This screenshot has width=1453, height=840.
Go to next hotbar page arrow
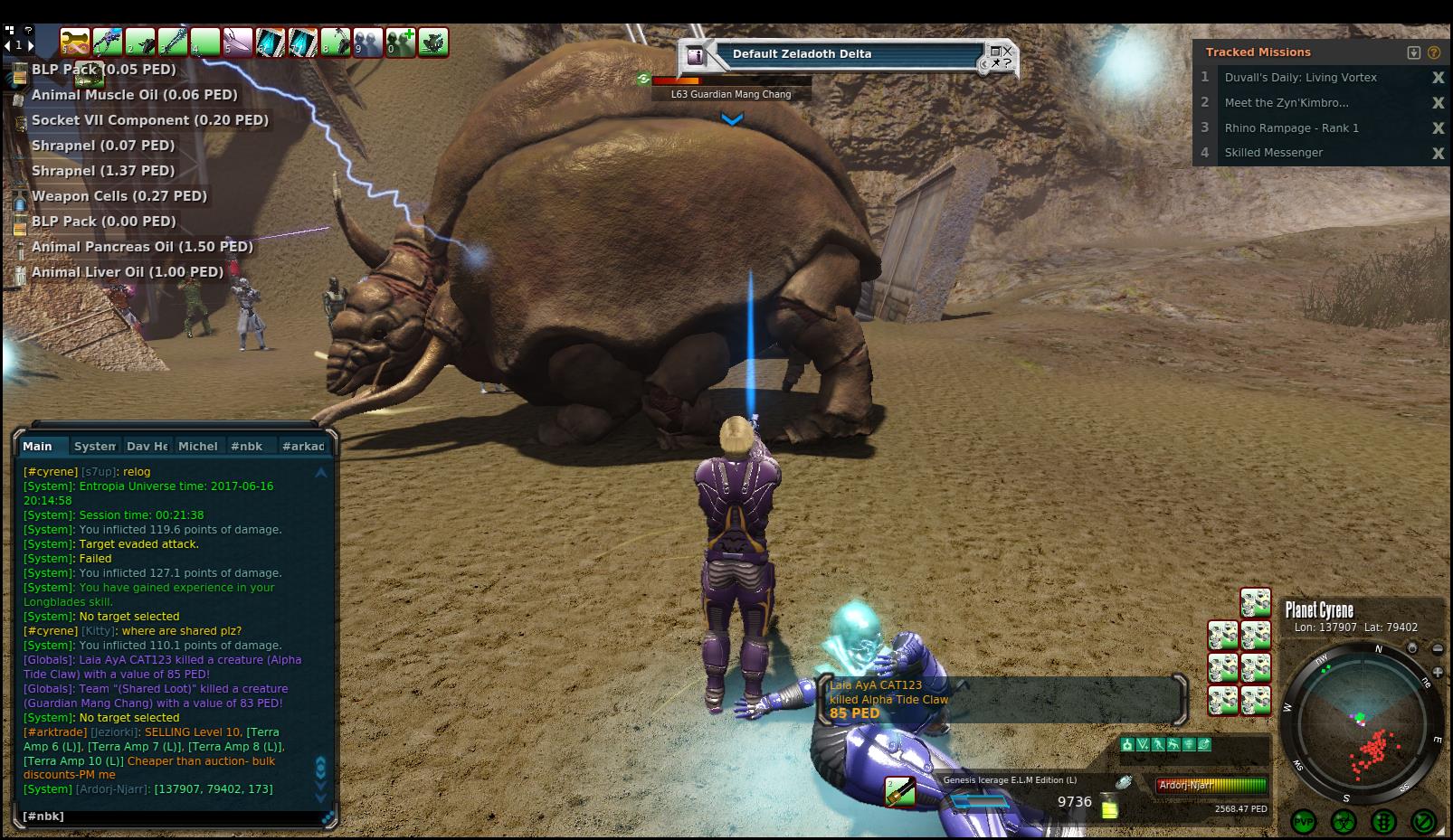click(x=30, y=44)
